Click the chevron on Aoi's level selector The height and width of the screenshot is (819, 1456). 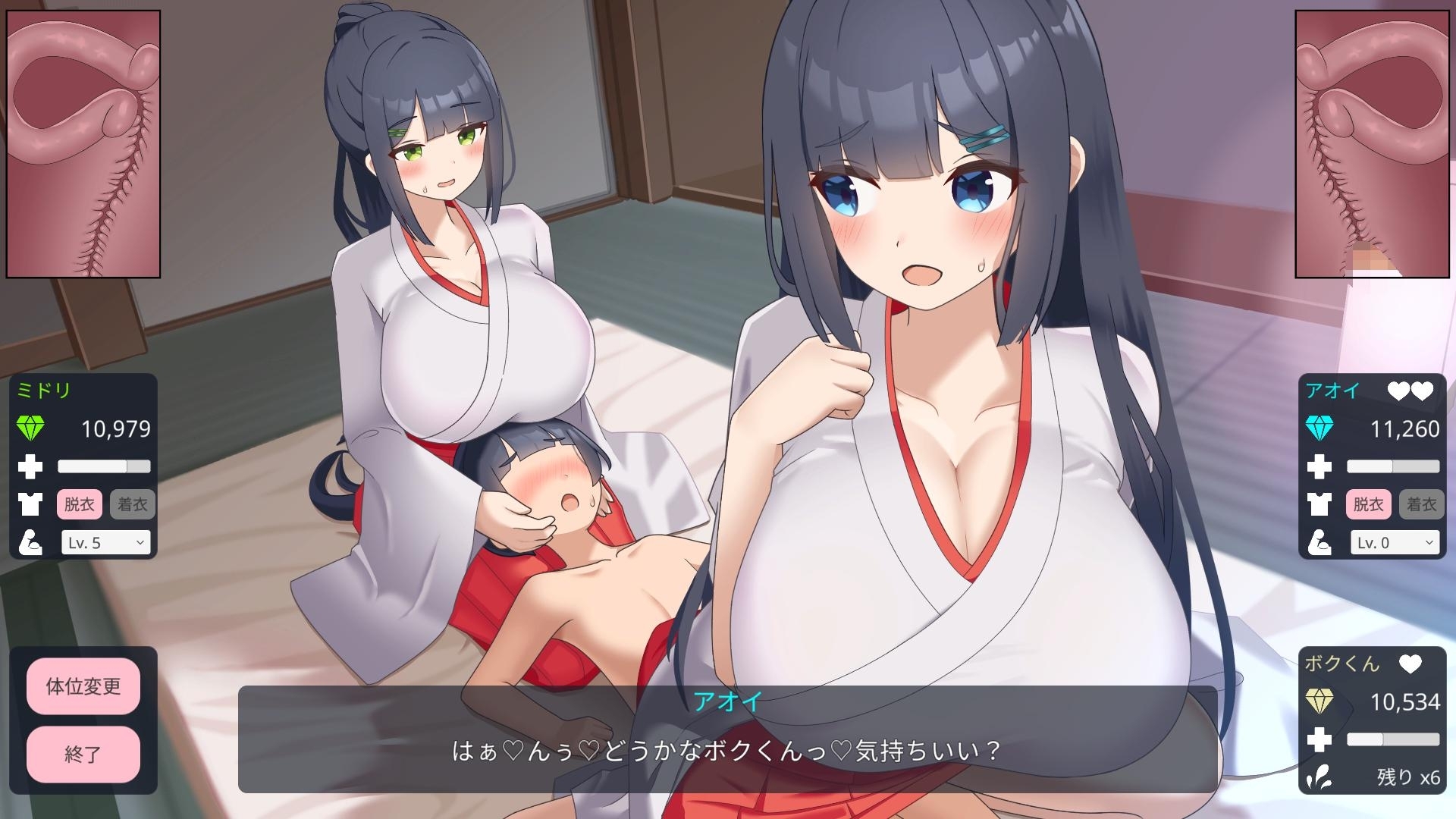pos(1429,542)
